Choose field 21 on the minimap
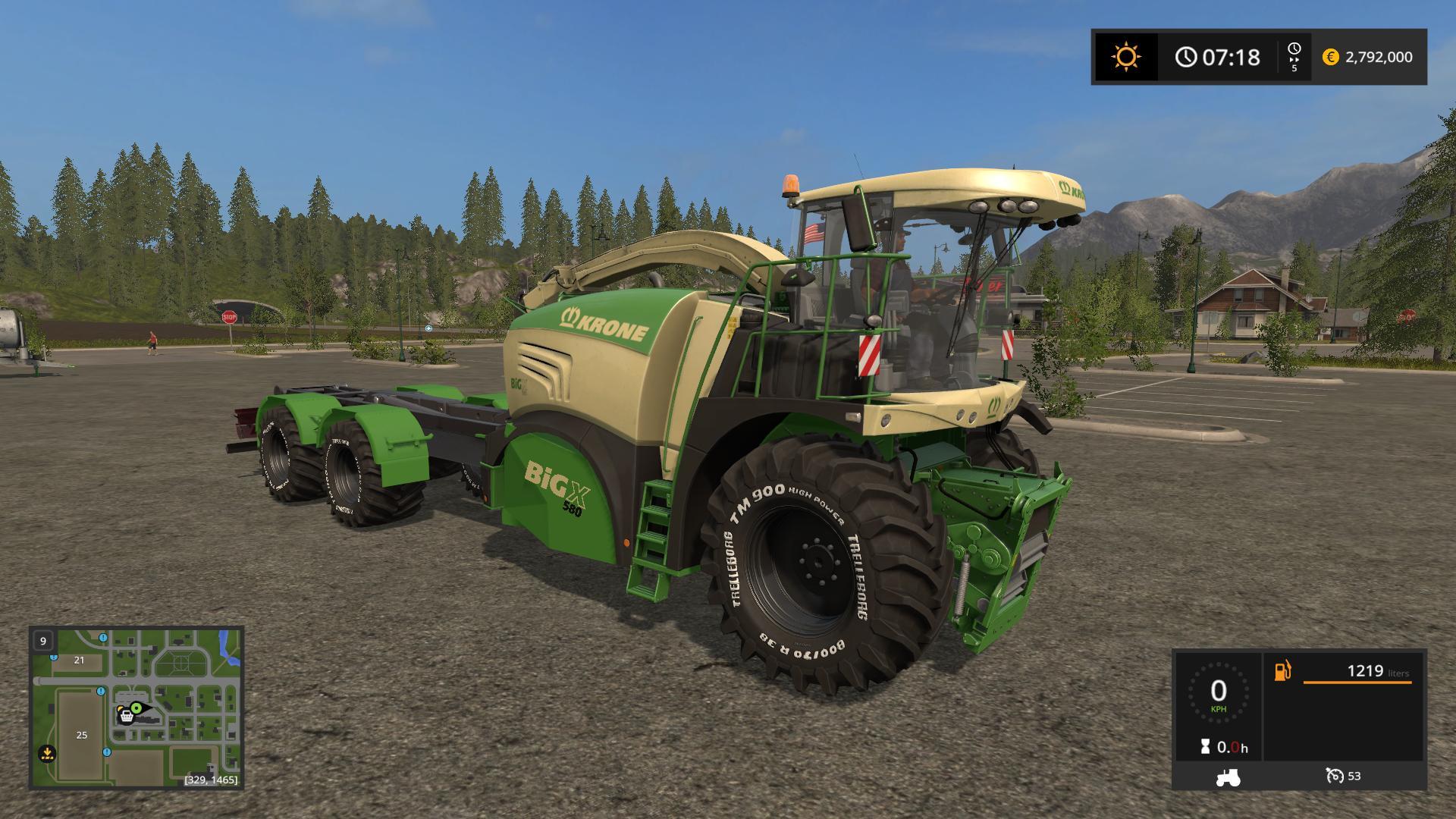The image size is (1456, 819). pos(79,660)
